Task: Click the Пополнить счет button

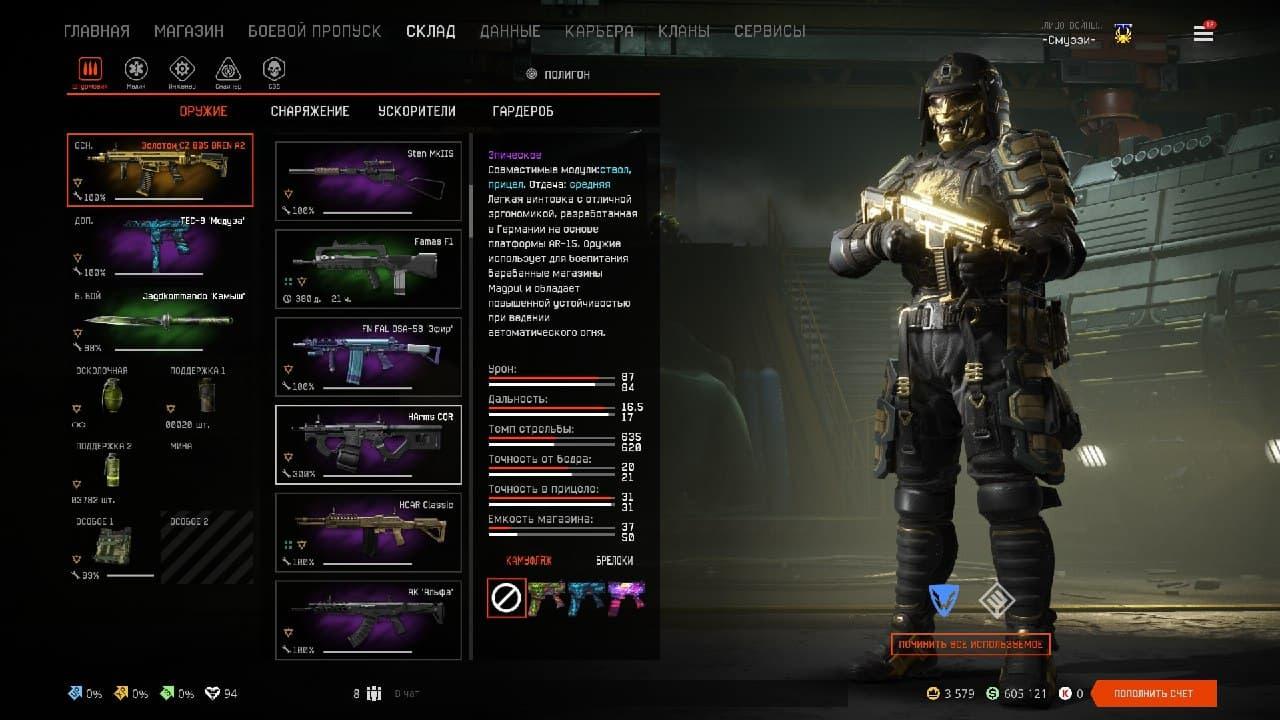Action: pyautogui.click(x=1154, y=693)
